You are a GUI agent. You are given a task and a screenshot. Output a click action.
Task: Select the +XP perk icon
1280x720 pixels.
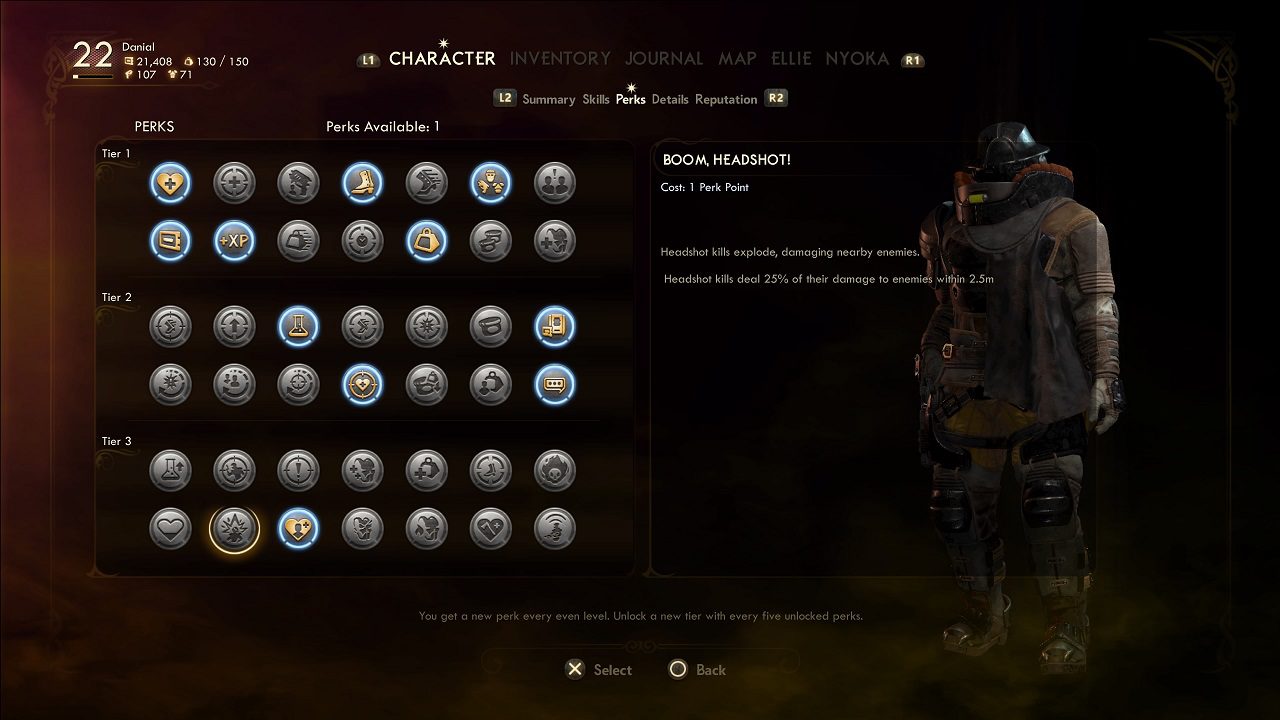tap(234, 241)
